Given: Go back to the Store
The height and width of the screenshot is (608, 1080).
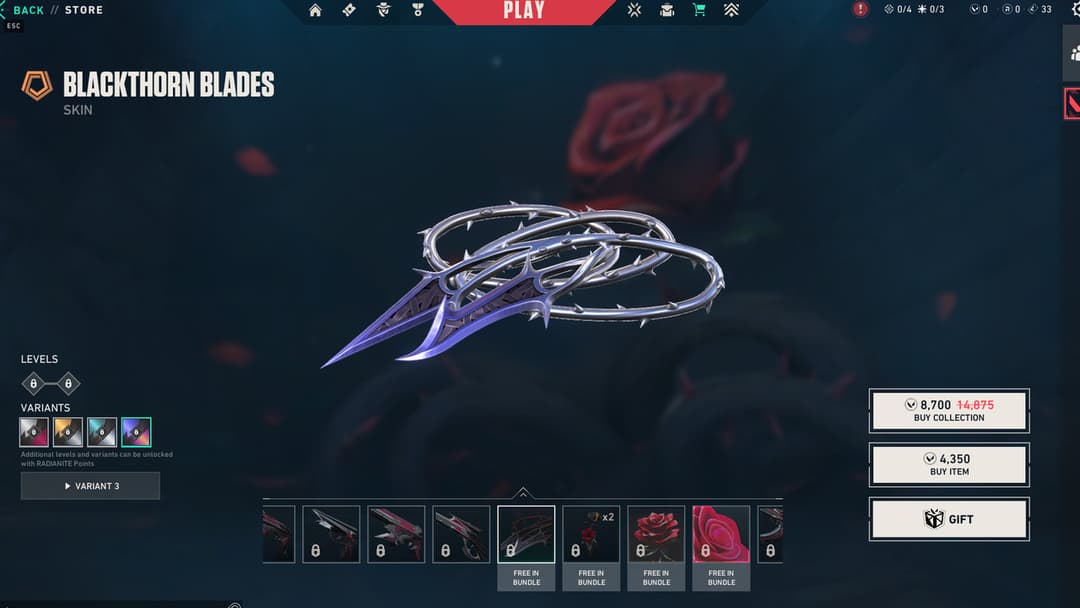Looking at the screenshot, I should 28,10.
